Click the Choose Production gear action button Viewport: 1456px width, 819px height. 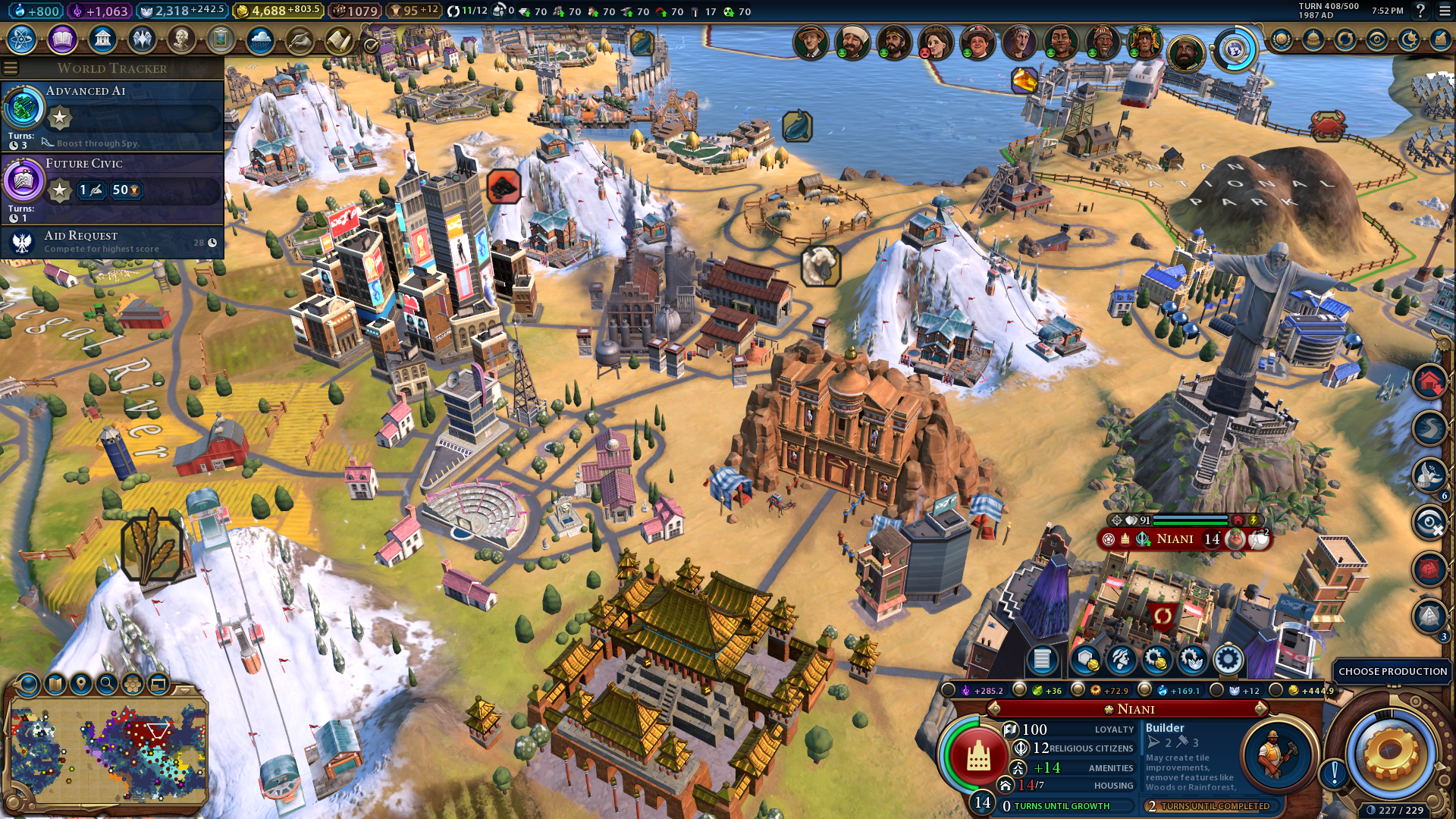point(1391,755)
